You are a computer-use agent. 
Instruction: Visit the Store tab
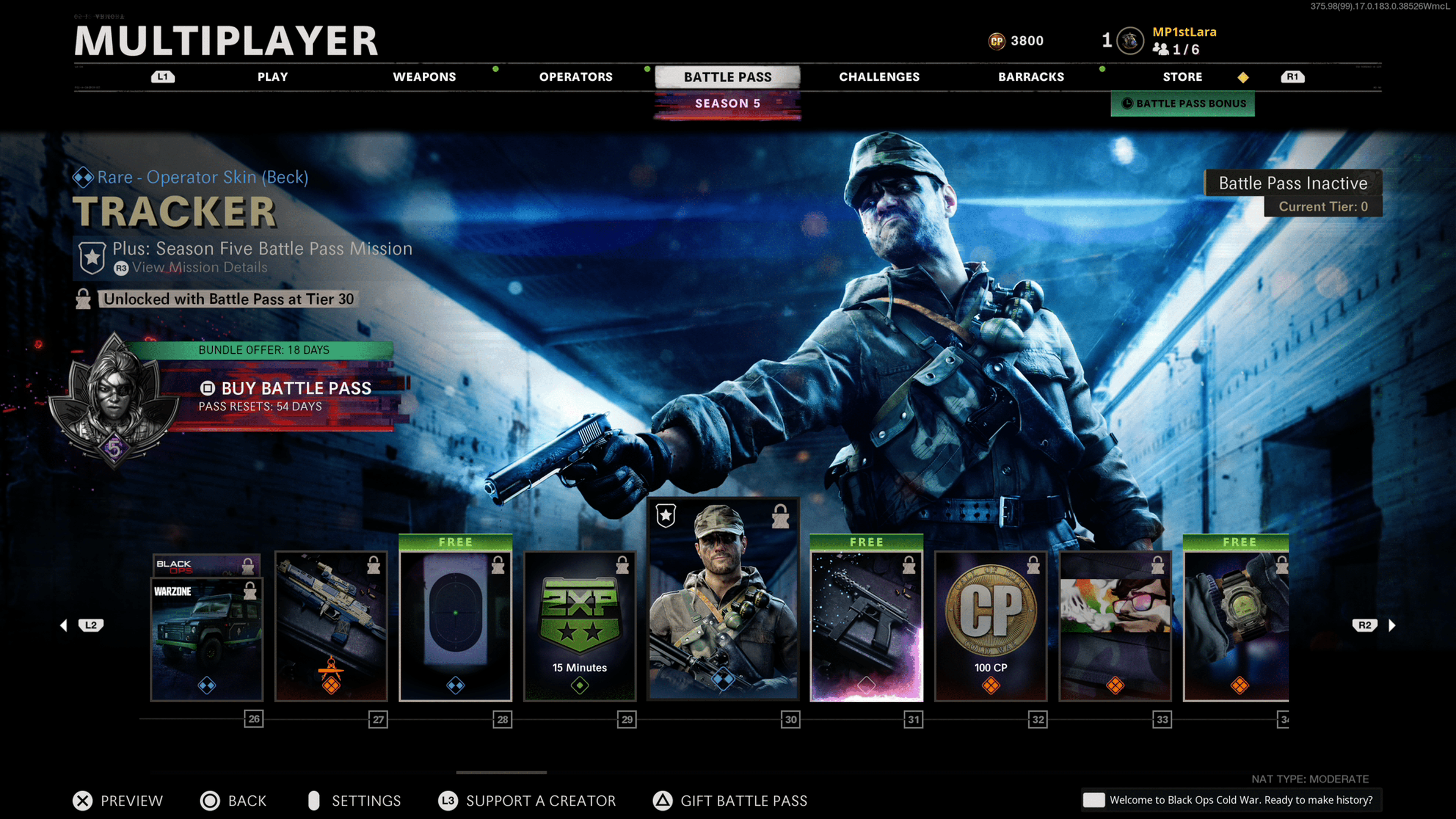click(x=1182, y=77)
